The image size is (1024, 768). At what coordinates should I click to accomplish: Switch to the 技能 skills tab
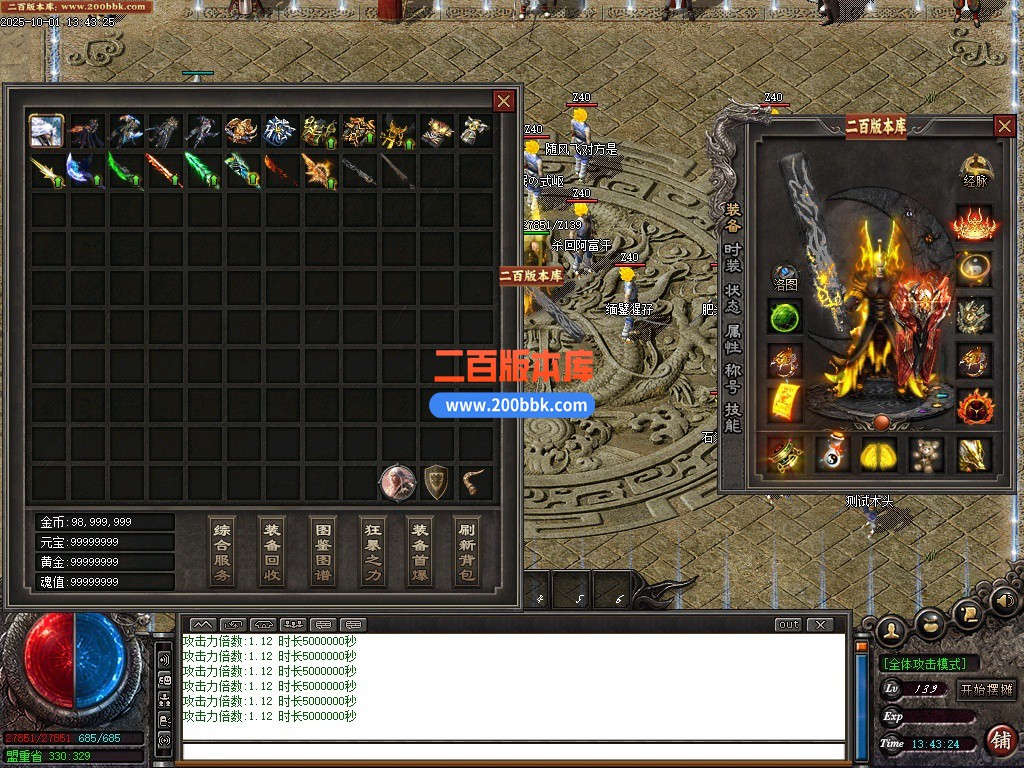tap(733, 418)
